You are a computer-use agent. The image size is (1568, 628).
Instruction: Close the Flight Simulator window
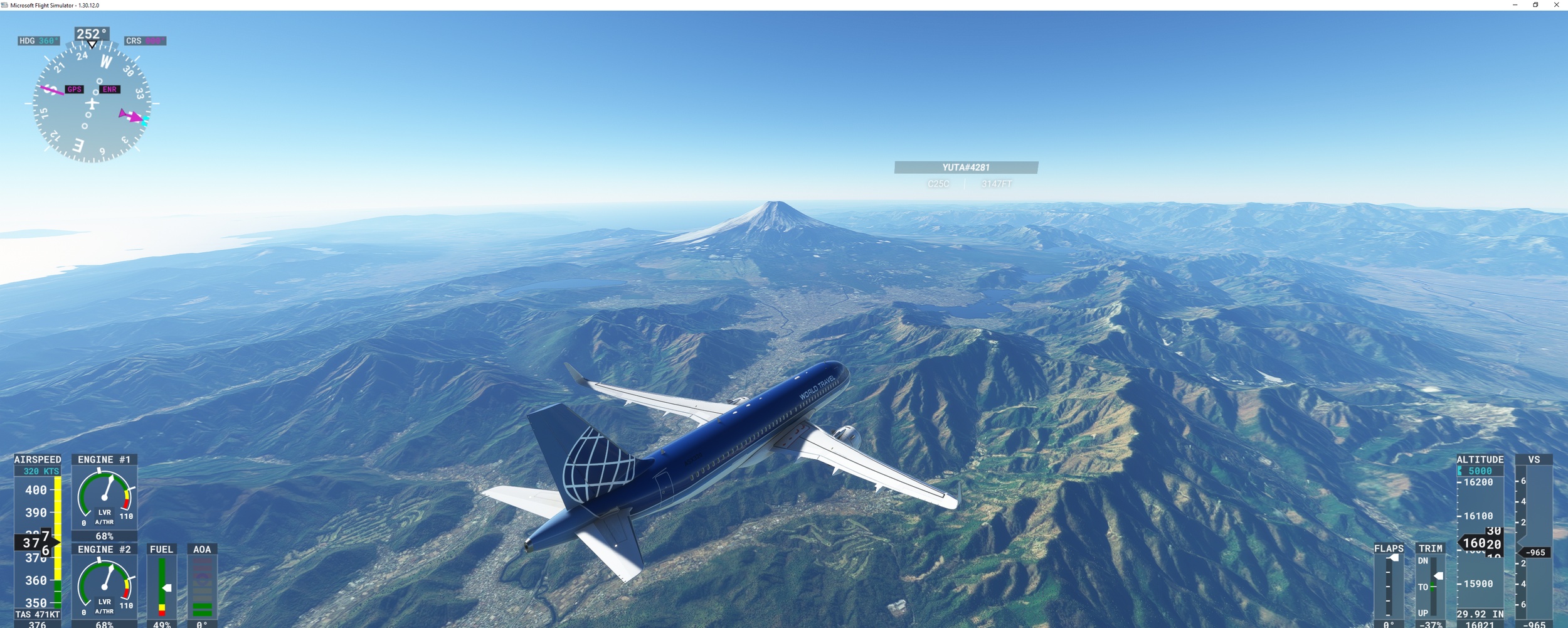[1556, 5]
